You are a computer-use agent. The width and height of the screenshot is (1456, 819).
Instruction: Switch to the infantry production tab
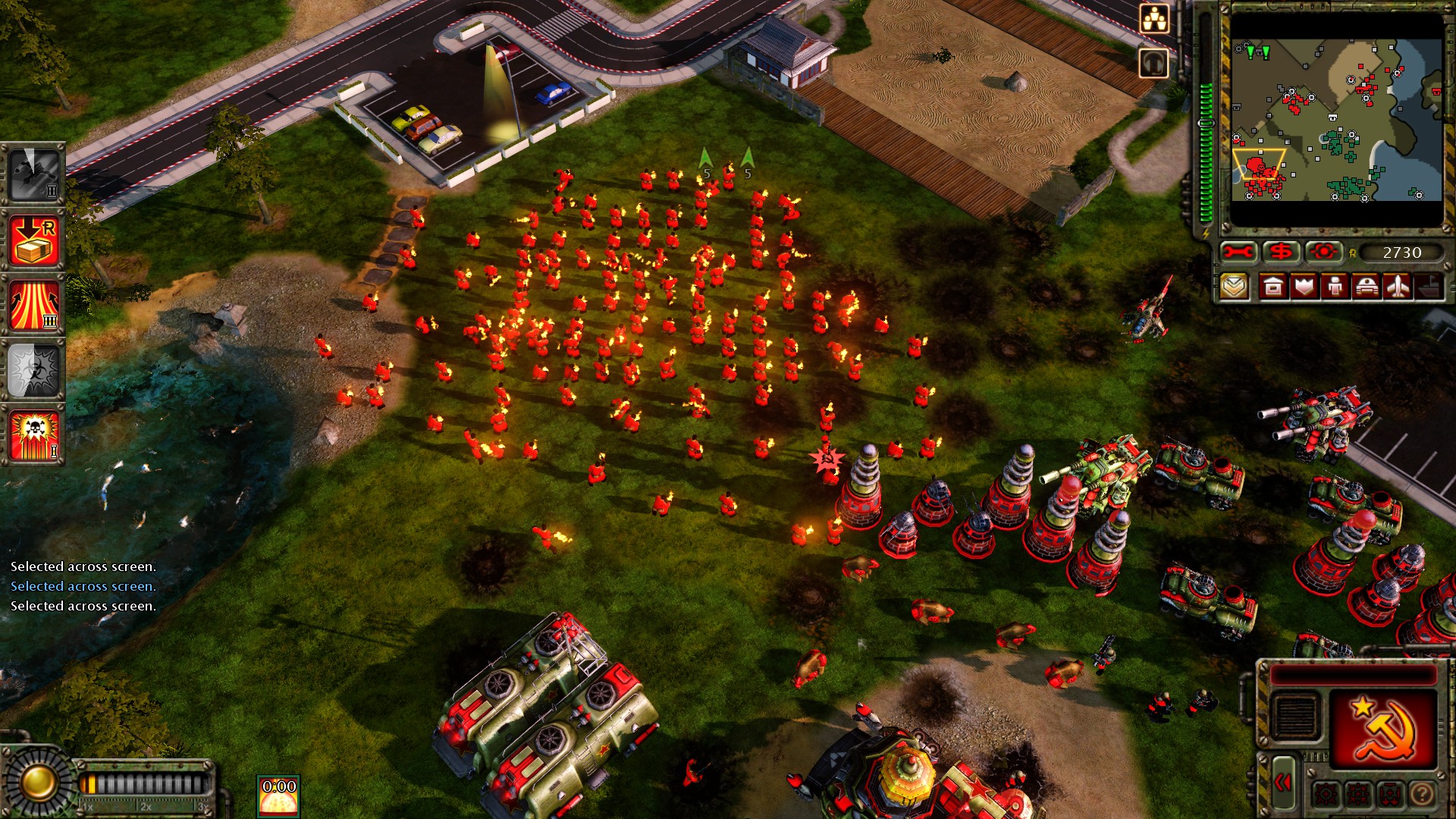(1335, 288)
